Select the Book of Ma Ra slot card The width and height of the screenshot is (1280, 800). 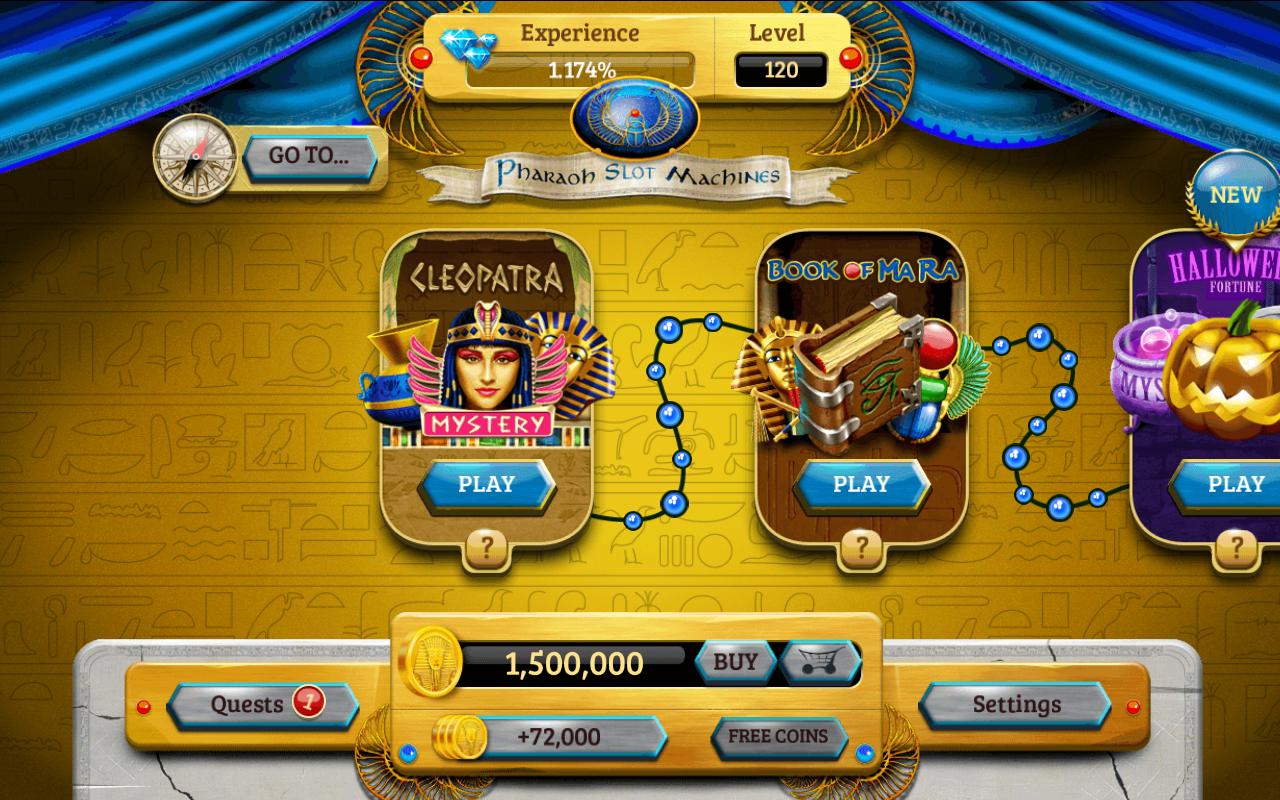click(862, 380)
